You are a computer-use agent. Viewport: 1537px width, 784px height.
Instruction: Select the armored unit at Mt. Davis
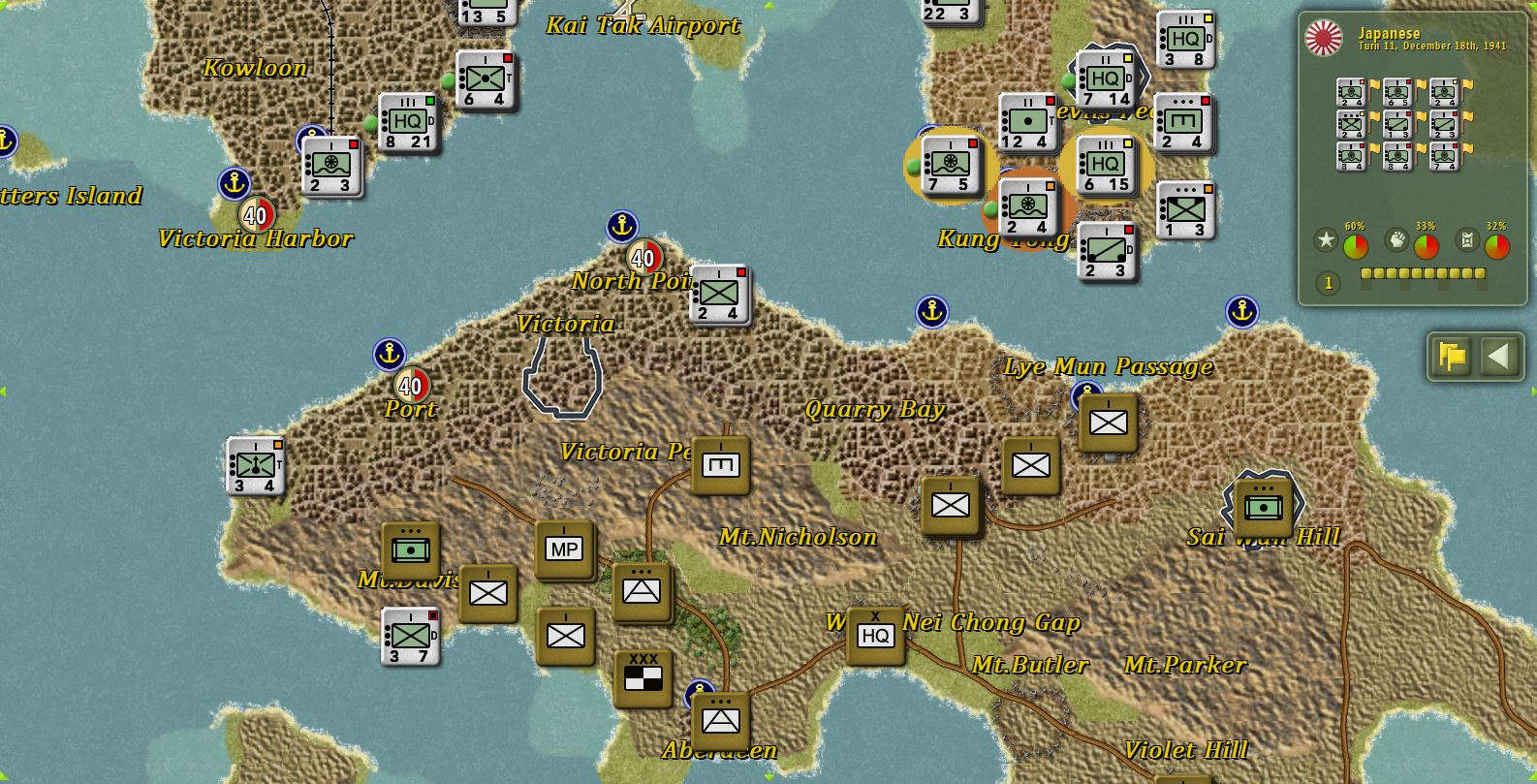pos(411,549)
